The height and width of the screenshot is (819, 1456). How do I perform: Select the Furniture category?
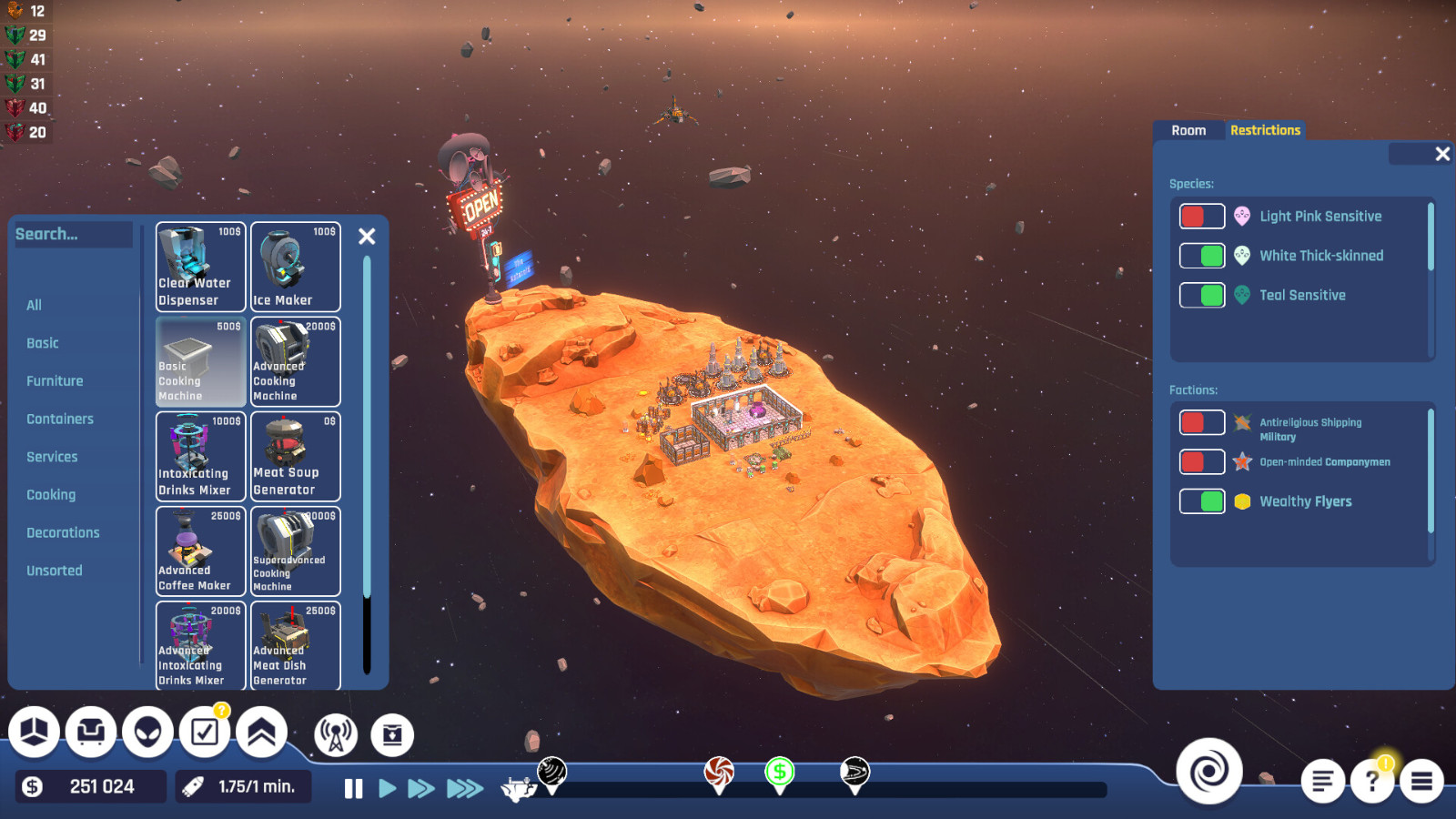click(55, 380)
